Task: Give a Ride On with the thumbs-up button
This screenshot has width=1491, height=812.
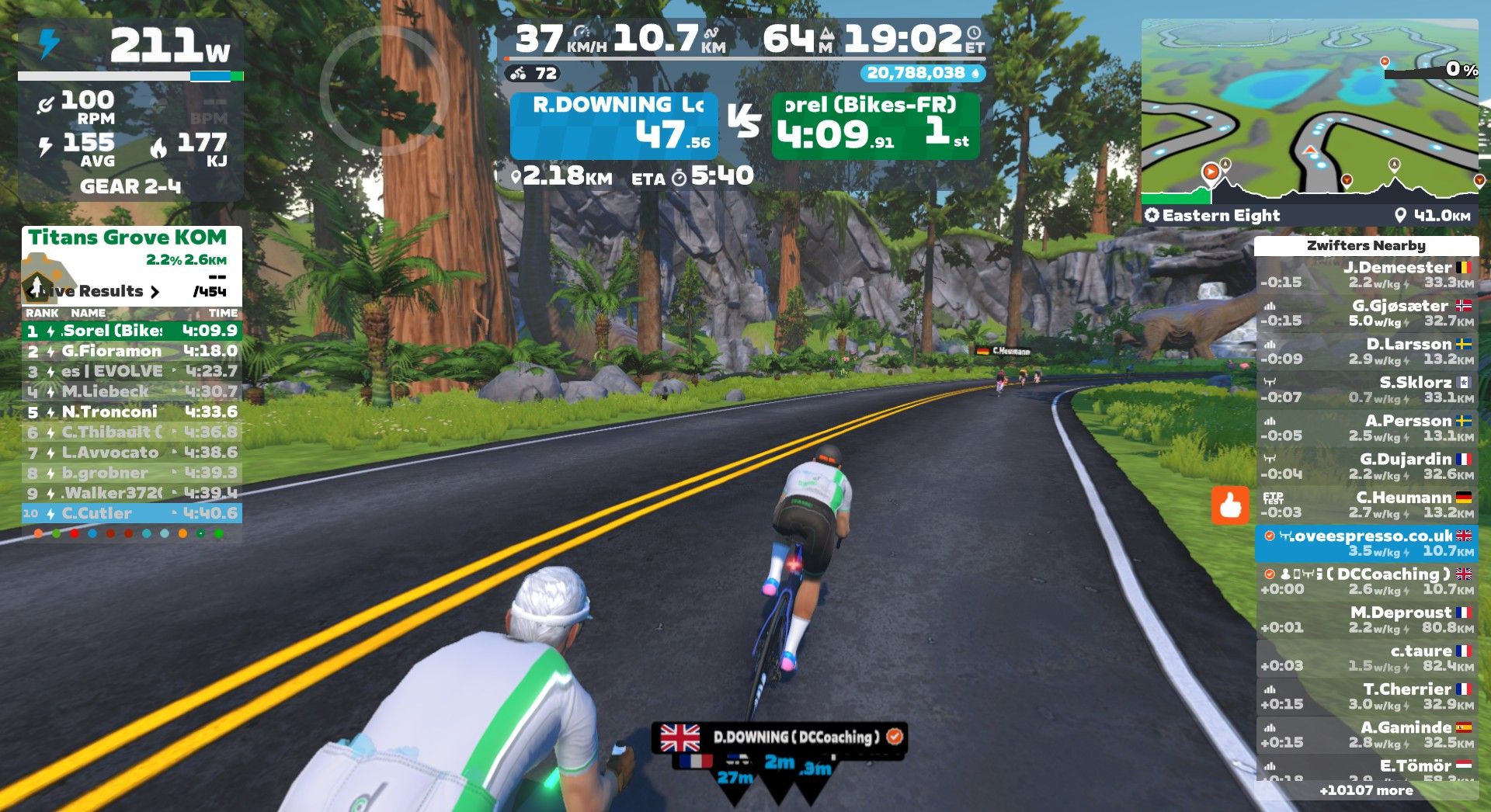Action: point(1230,505)
